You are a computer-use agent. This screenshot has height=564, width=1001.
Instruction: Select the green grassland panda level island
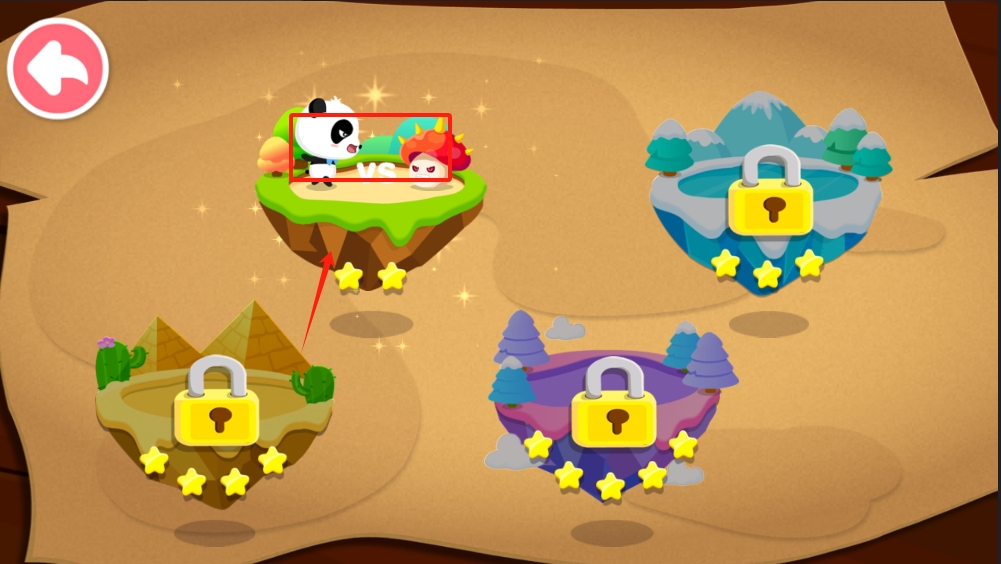369,198
